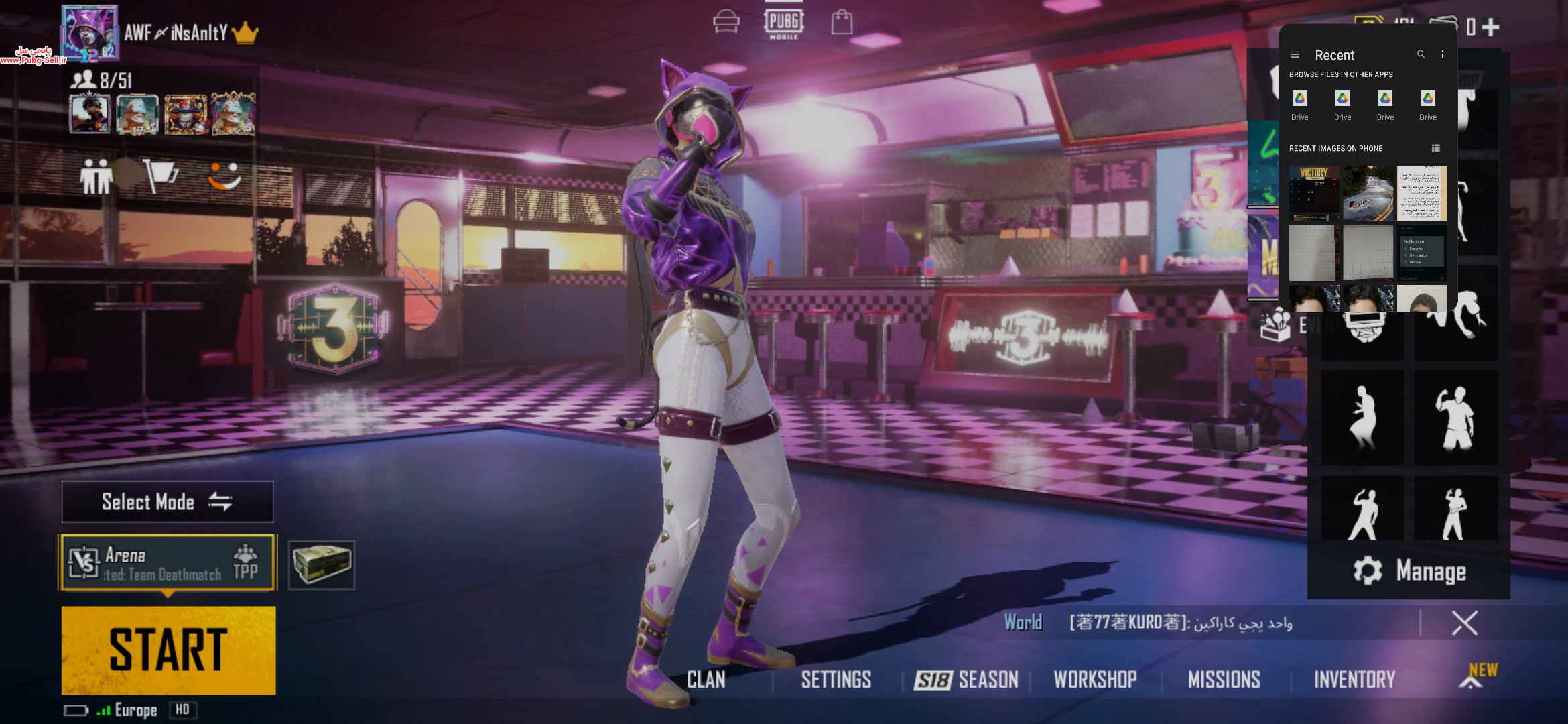Enter the WORKSHOP
The image size is (1568, 724).
tap(1095, 680)
